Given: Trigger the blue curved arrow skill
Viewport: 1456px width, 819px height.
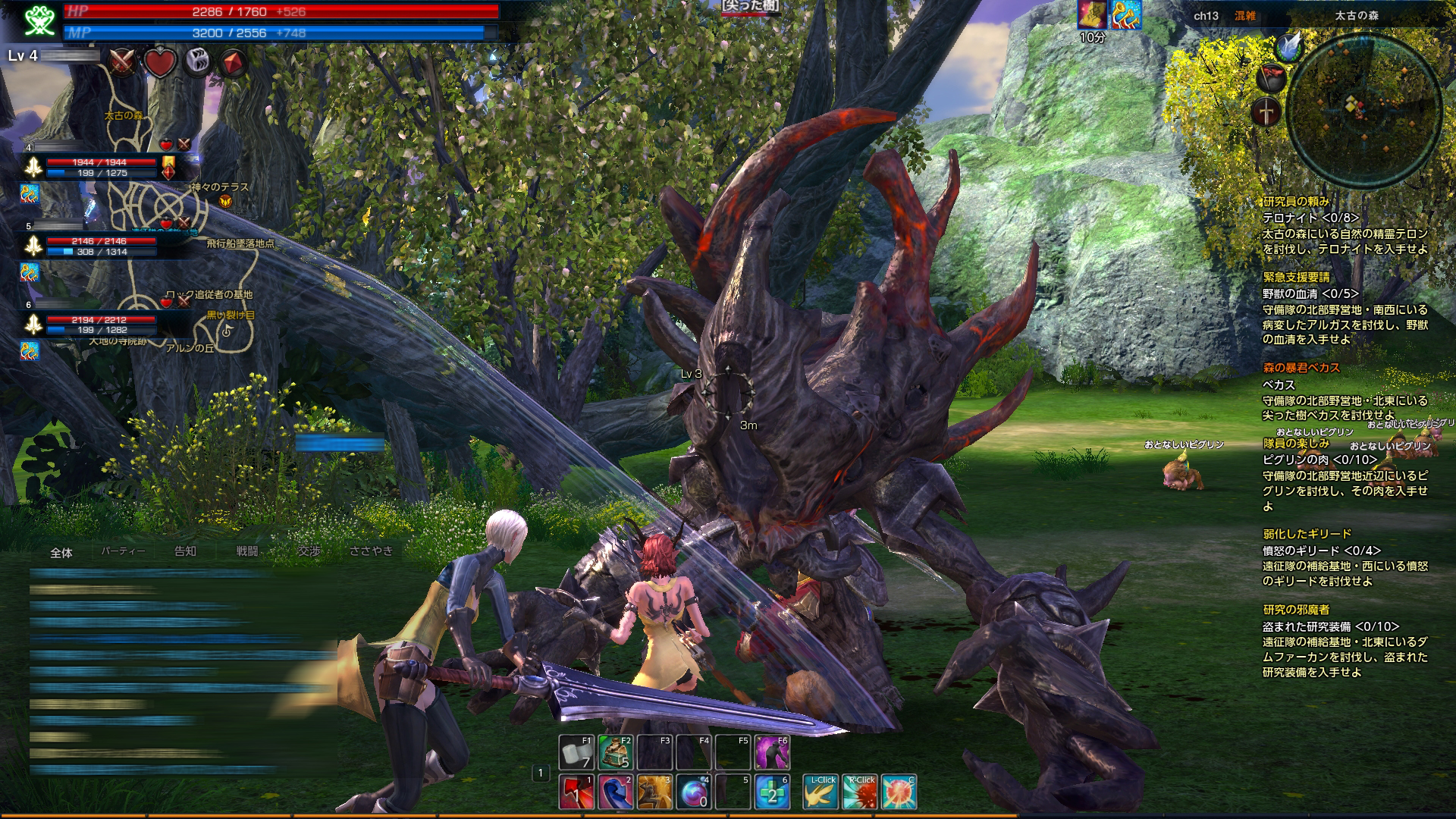Looking at the screenshot, I should pyautogui.click(x=616, y=792).
